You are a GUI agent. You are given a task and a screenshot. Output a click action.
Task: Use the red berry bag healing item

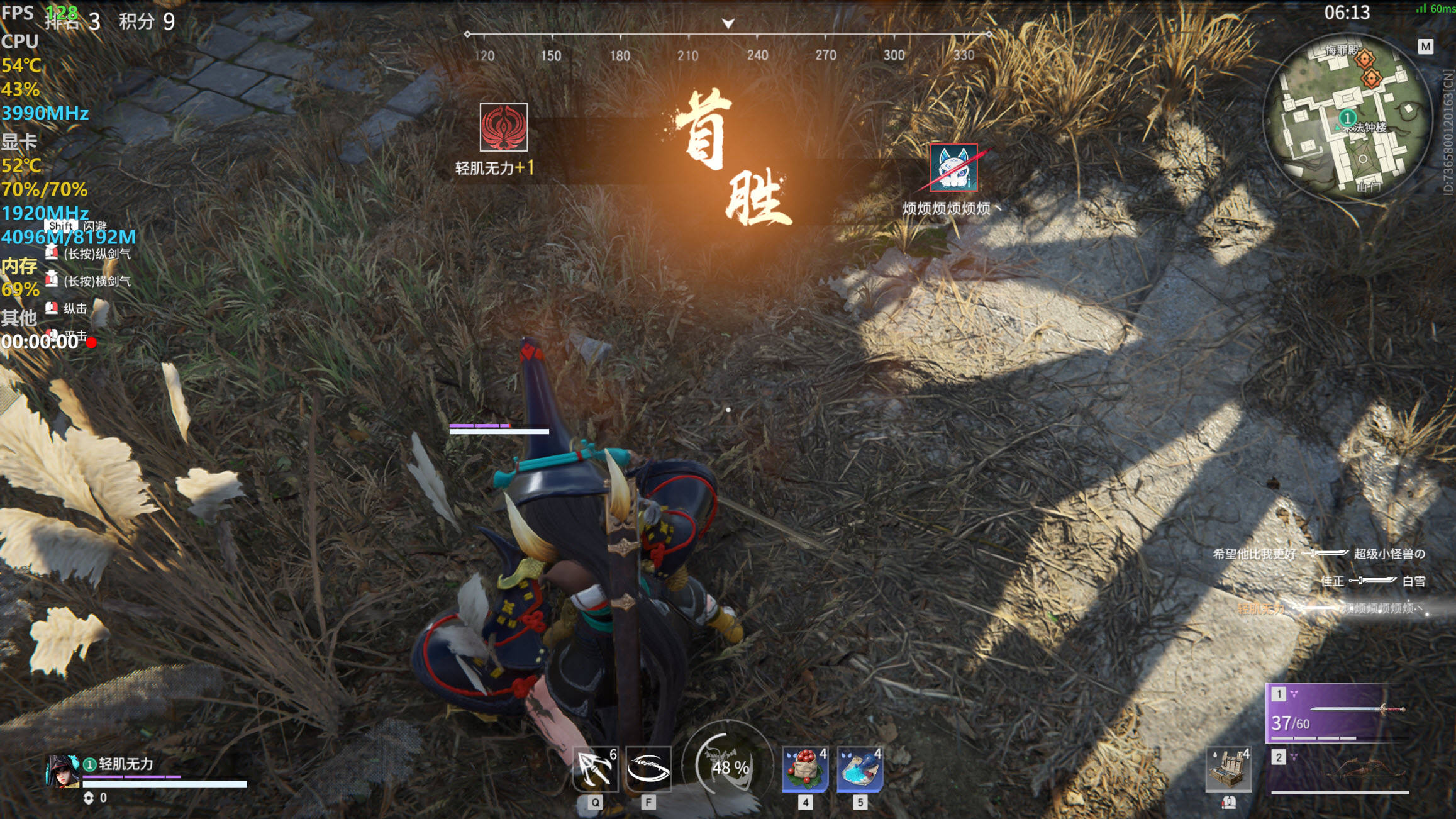coord(805,768)
